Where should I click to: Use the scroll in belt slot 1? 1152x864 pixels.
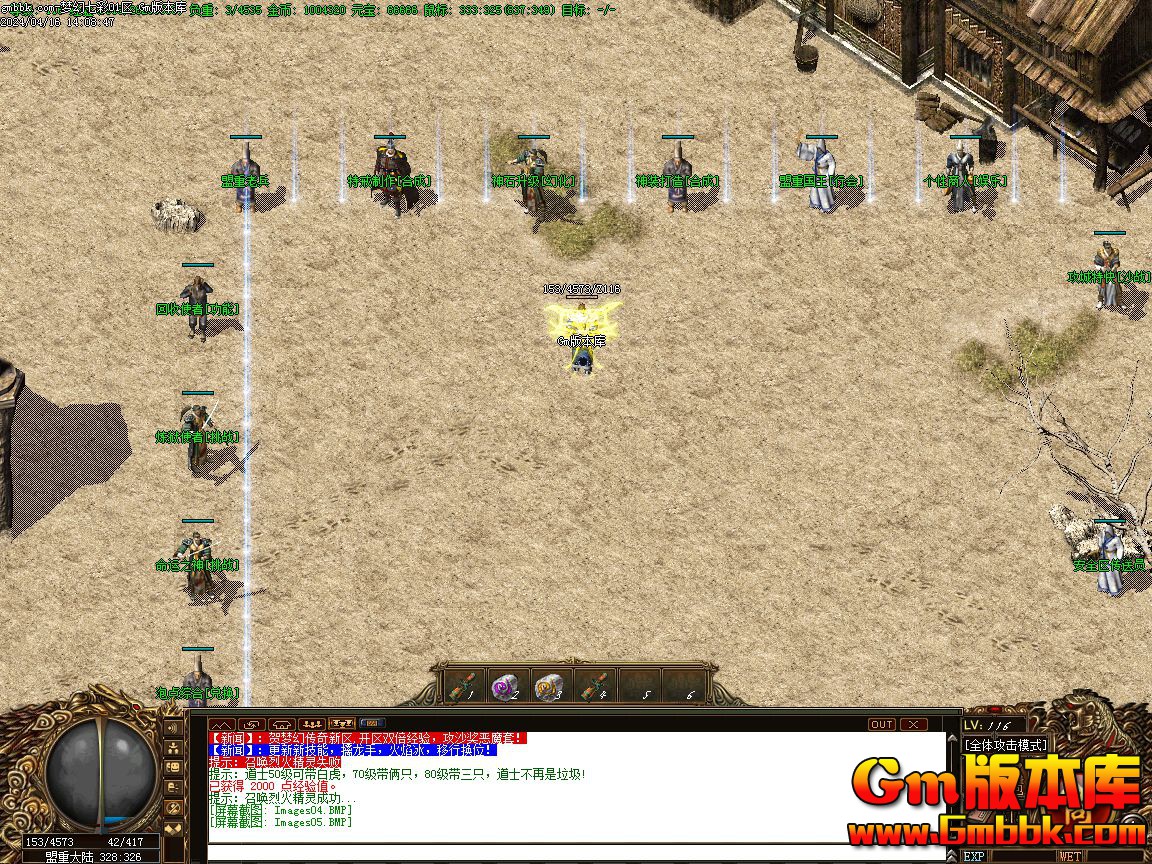(463, 686)
